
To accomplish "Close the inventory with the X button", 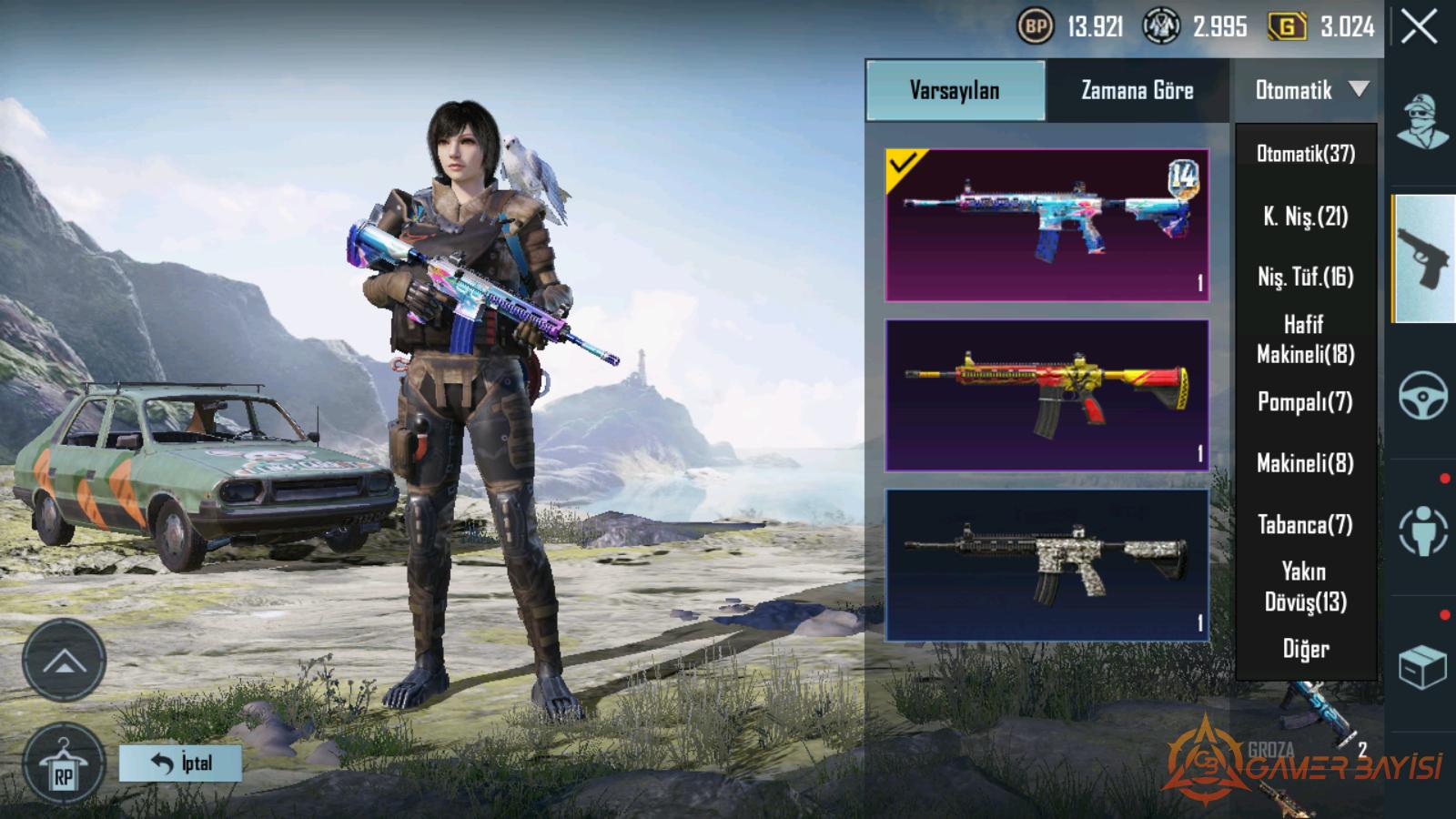I will tap(1420, 27).
